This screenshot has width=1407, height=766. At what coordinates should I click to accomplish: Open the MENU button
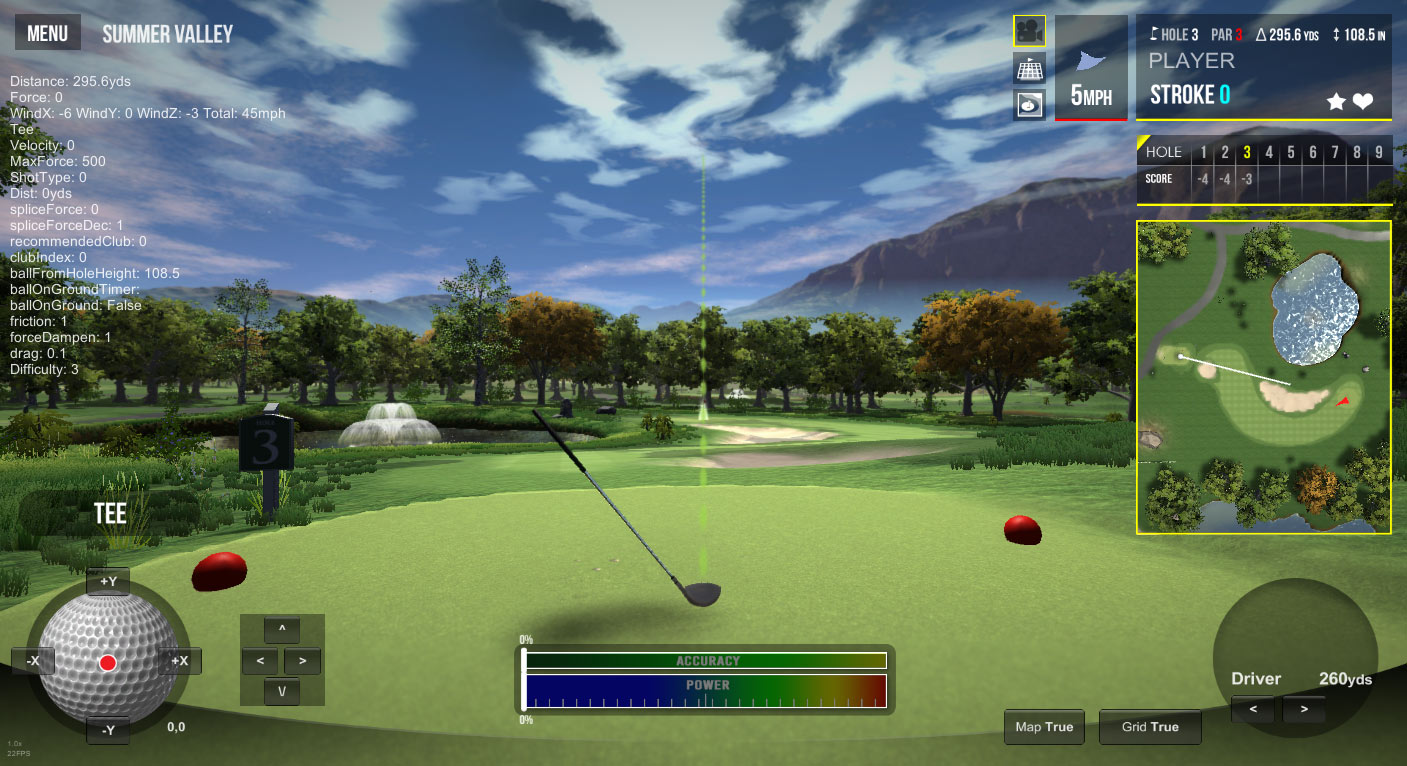(47, 34)
